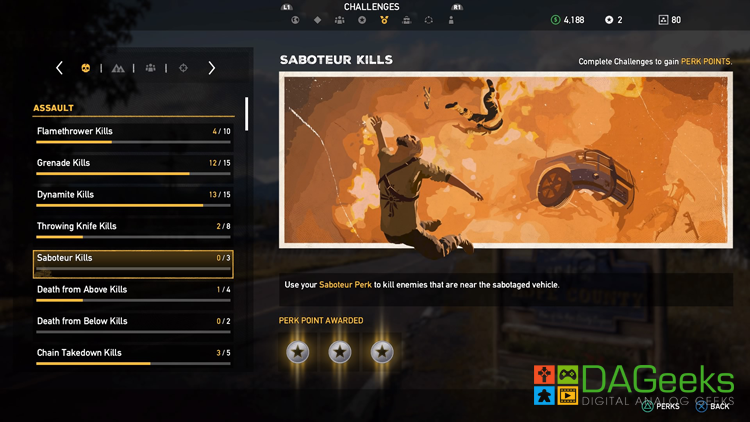Open the medal Challenges tab
Image resolution: width=750 pixels, height=422 pixels.
[x=384, y=20]
